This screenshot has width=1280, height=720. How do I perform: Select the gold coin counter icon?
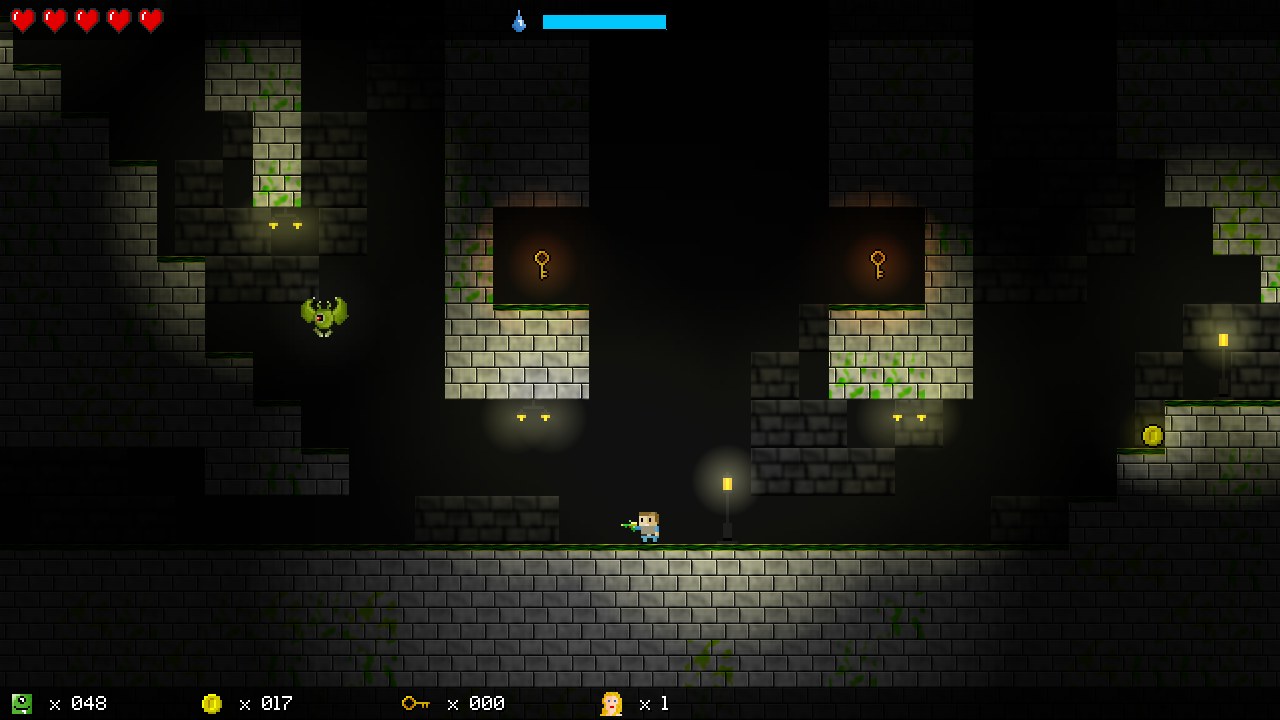211,704
